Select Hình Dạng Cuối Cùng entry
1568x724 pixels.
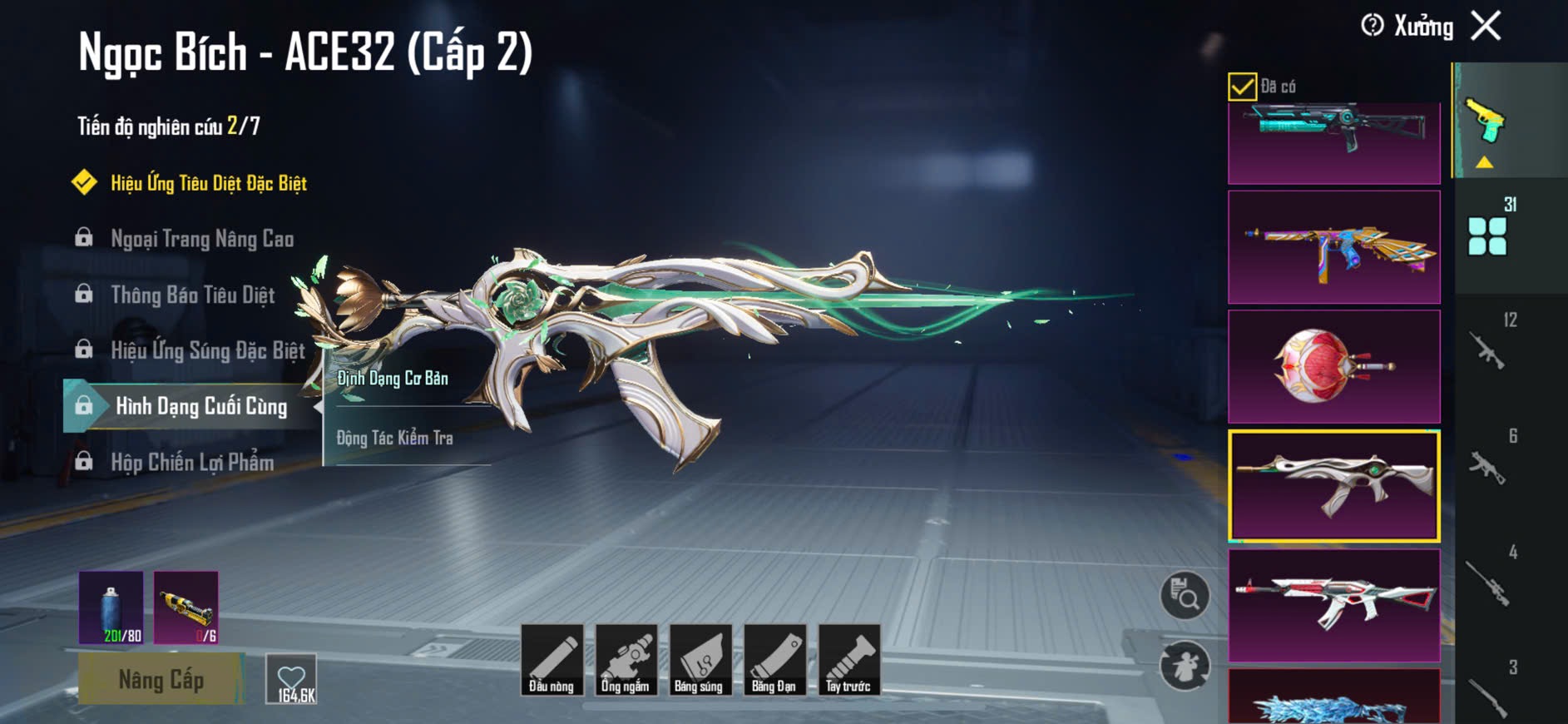click(200, 406)
